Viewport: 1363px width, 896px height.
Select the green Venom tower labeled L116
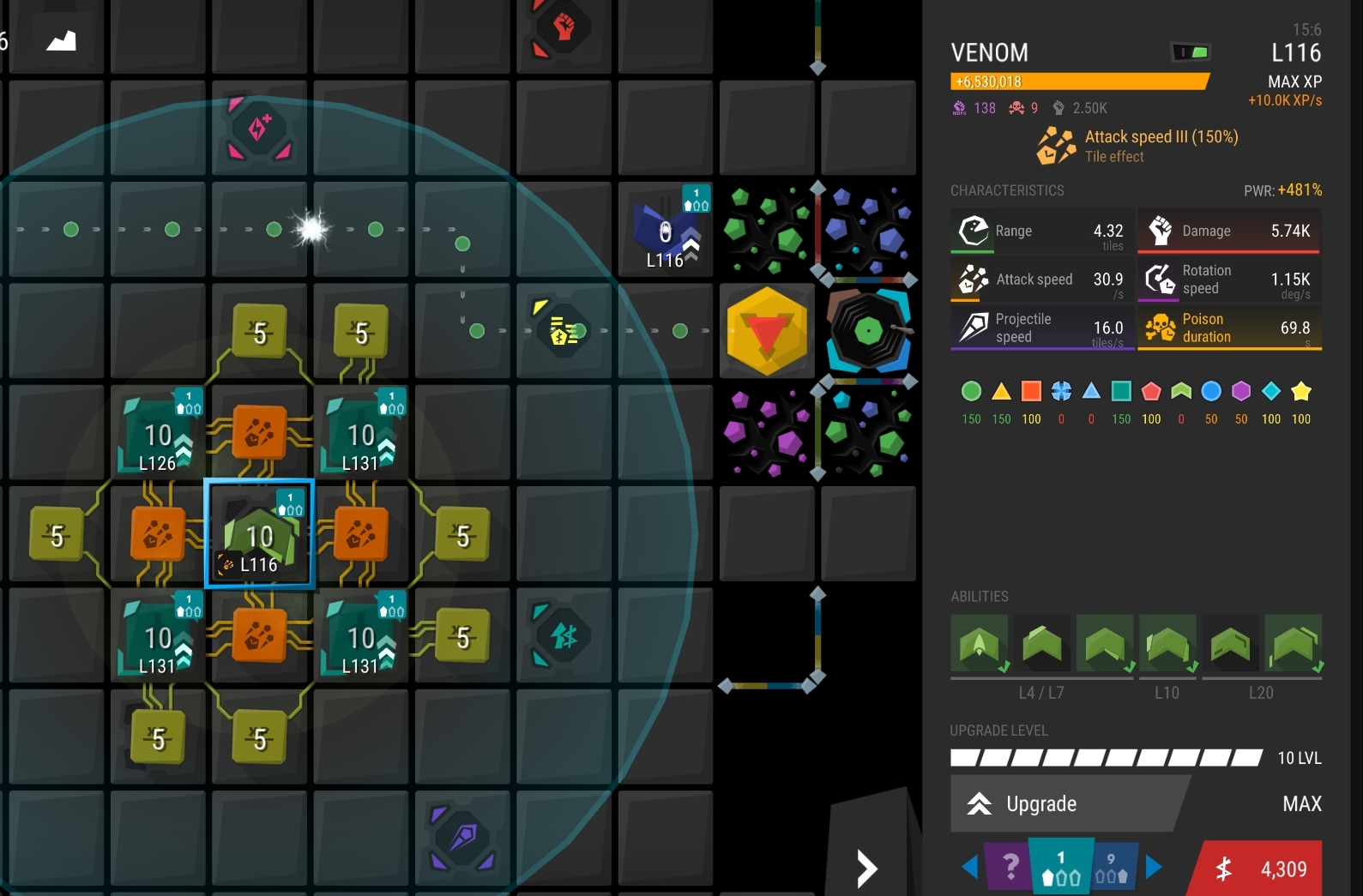tap(259, 534)
